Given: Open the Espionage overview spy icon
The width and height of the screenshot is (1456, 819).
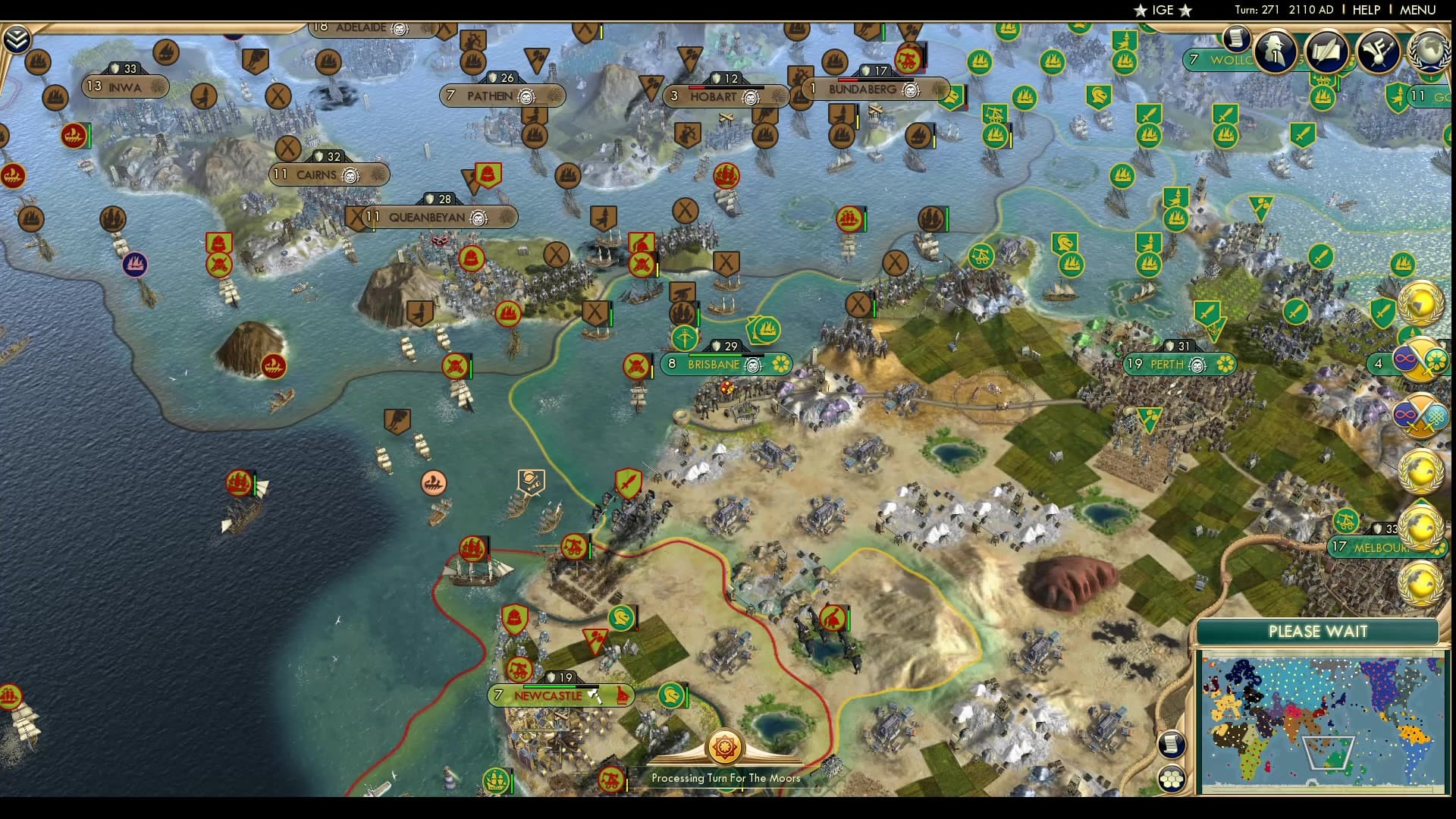Looking at the screenshot, I should coord(1276,52).
